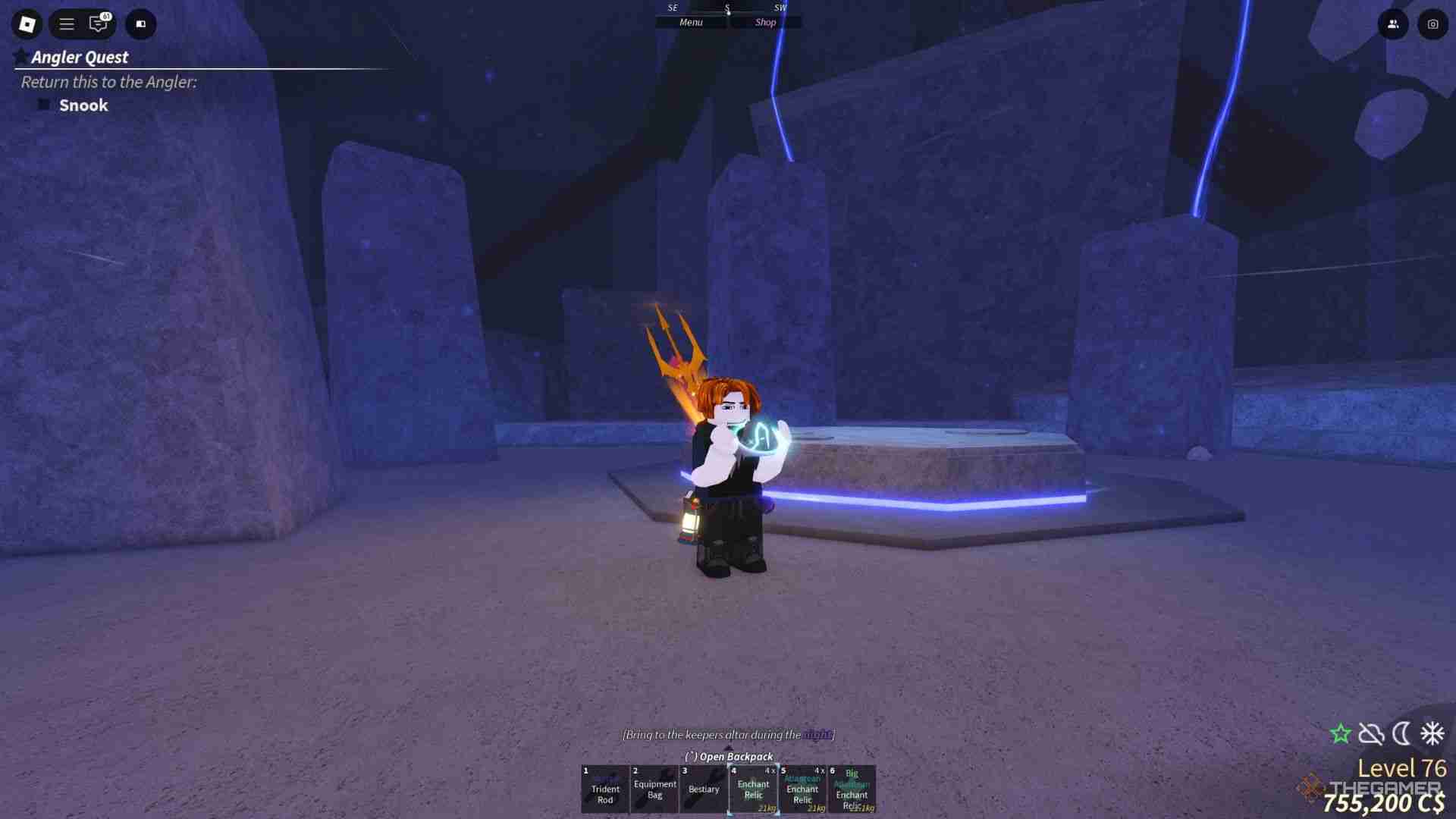This screenshot has height=819, width=1456.
Task: Open the Shop tab below the compass
Action: pos(765,22)
